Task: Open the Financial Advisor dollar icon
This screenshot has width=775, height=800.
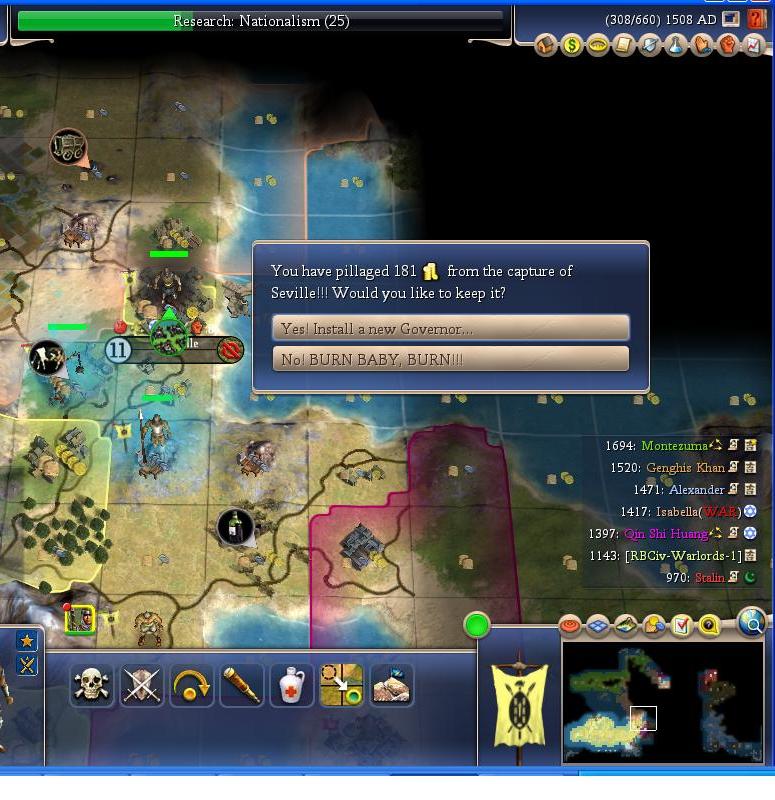Action: click(572, 45)
